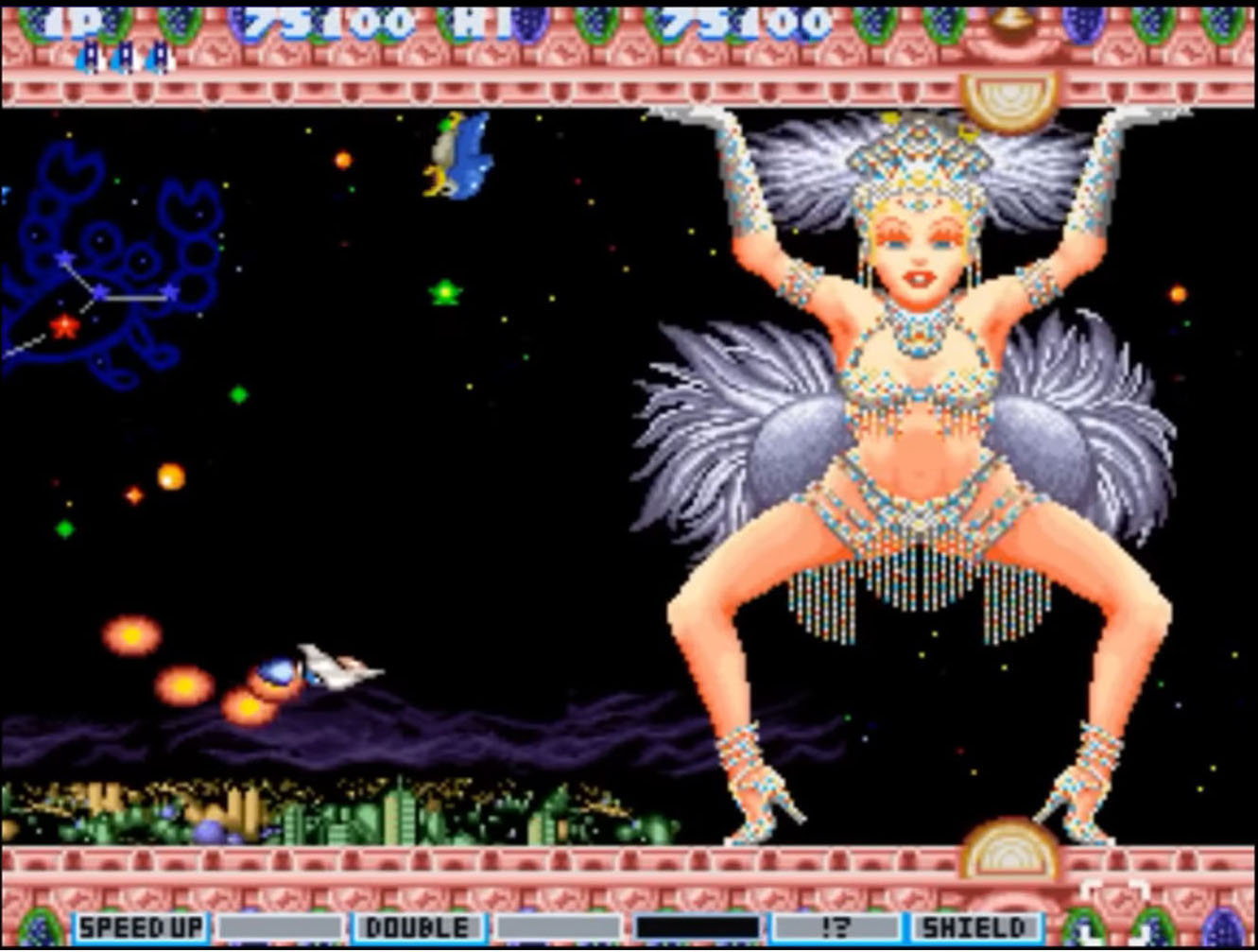Toggle the fullscreen bracket icon overlay
1258x952 pixels.
(x=1115, y=908)
